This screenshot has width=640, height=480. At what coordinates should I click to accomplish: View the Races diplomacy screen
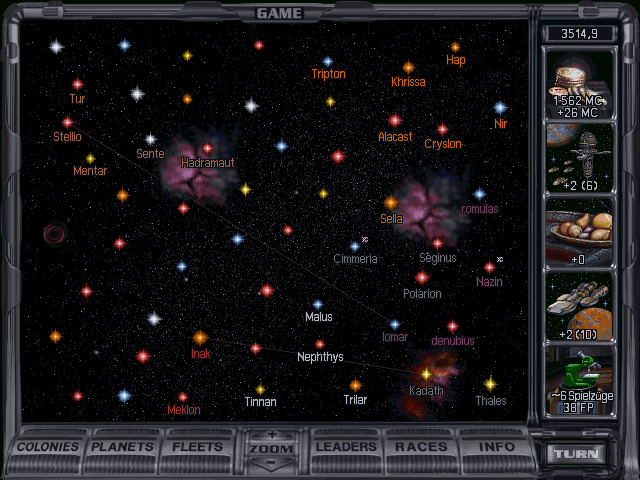click(x=421, y=446)
